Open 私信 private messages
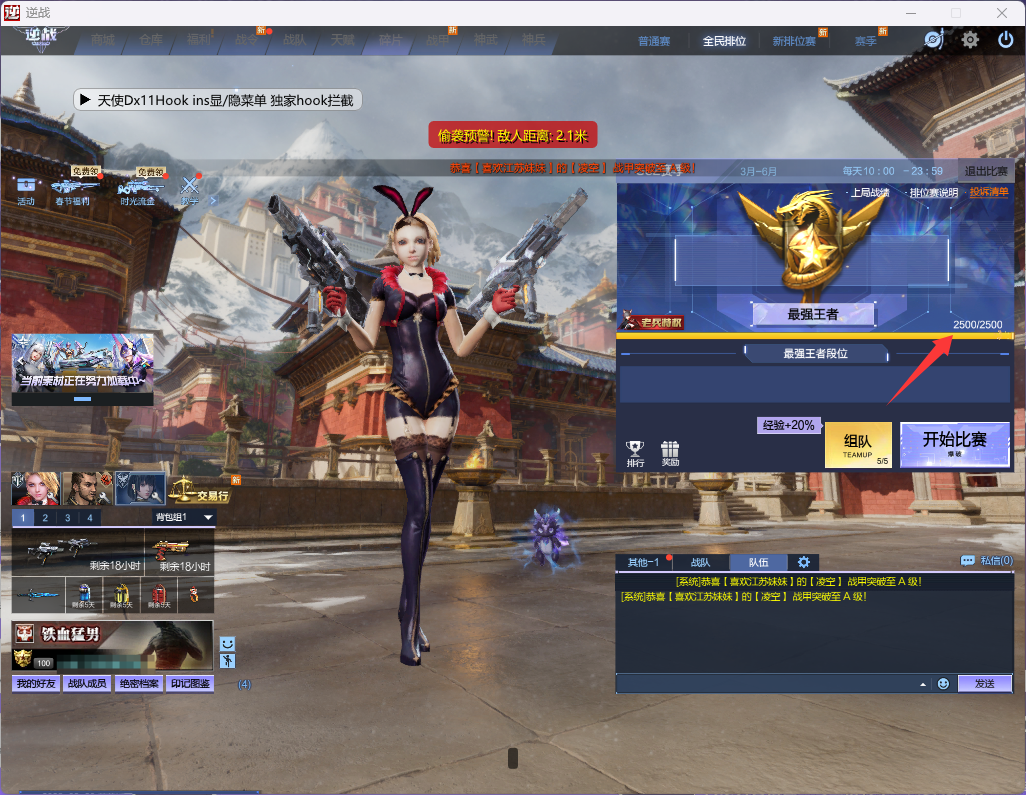 click(986, 561)
